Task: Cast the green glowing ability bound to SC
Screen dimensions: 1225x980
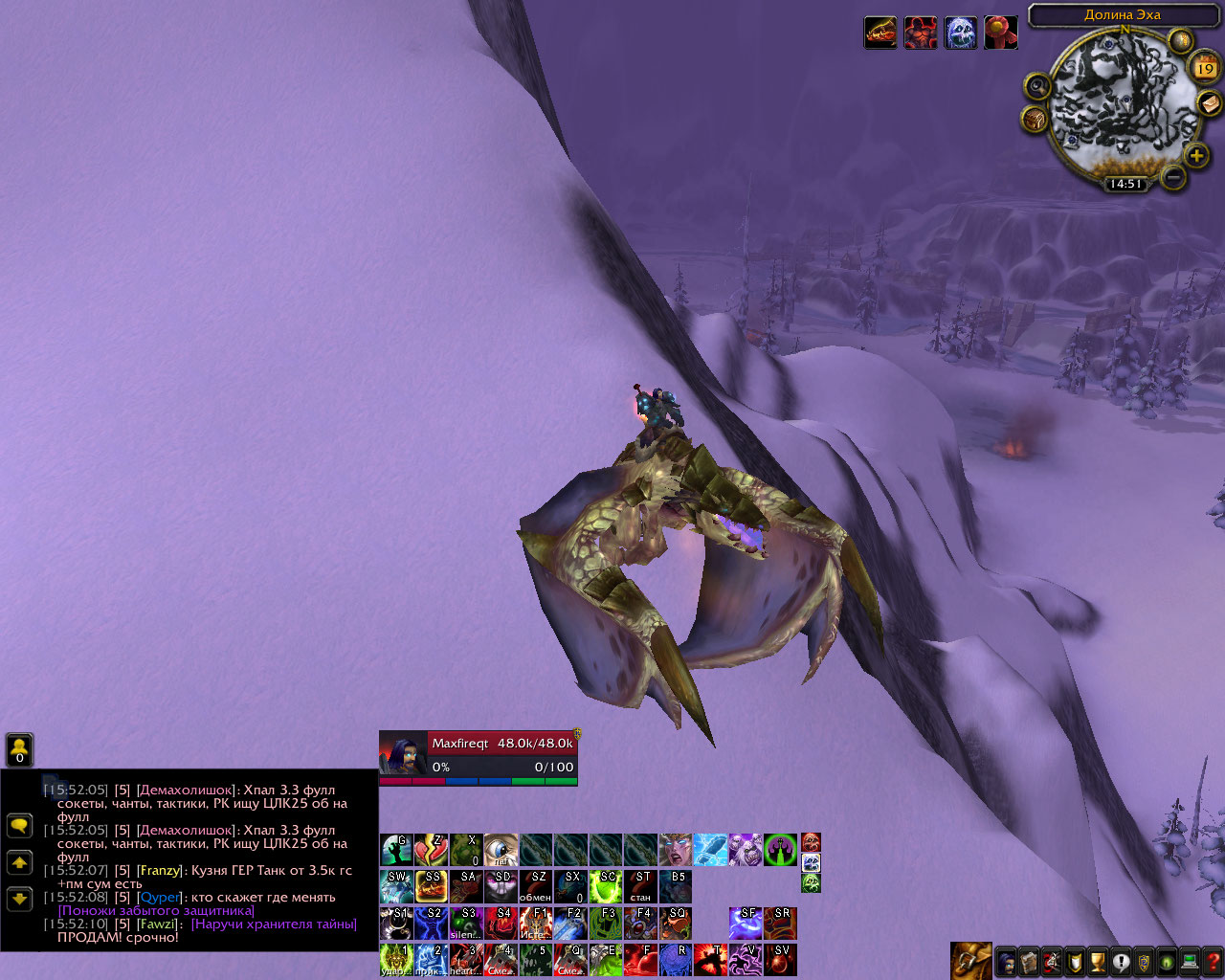Action: (x=605, y=887)
